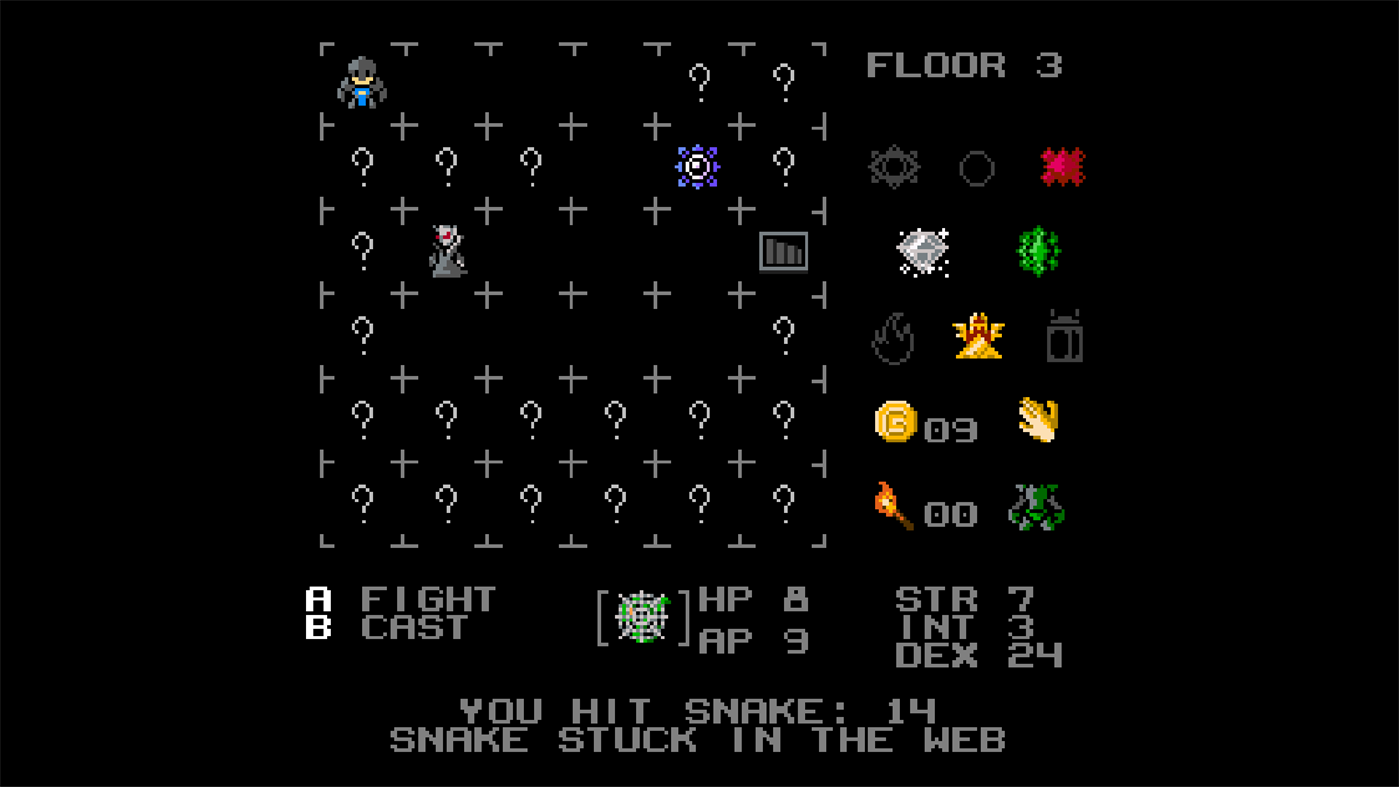1399x787 pixels.
Task: Select the golden idol item
Action: click(978, 338)
